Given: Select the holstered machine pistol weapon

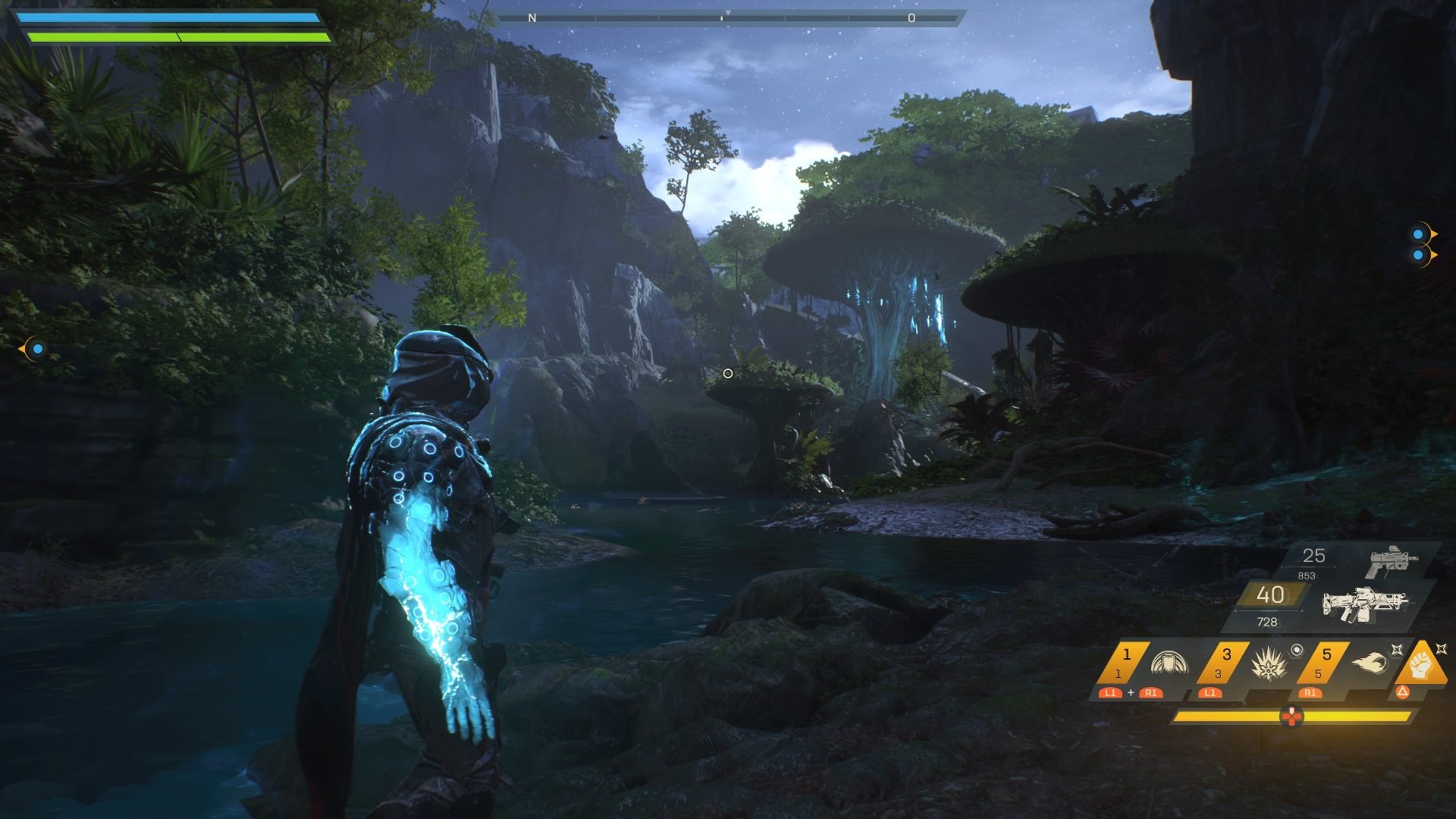Looking at the screenshot, I should pos(1392,562).
